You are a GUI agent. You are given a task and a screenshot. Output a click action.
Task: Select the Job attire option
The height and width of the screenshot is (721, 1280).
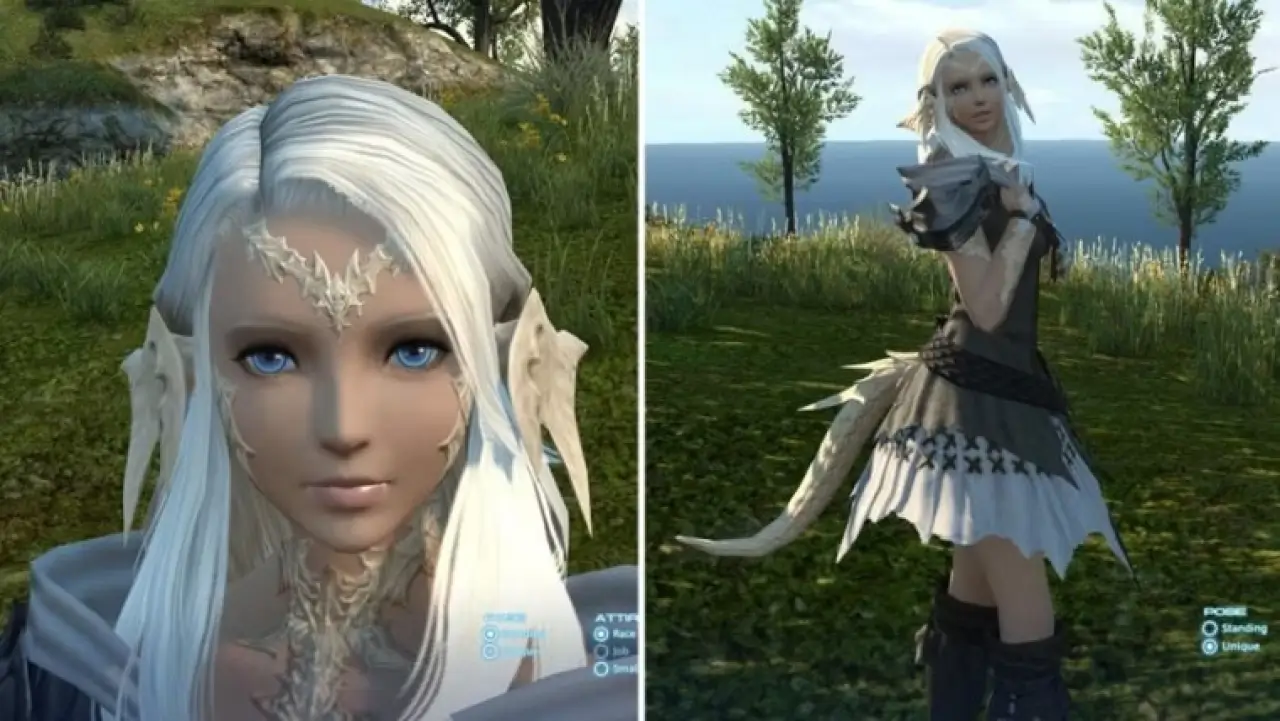point(601,652)
